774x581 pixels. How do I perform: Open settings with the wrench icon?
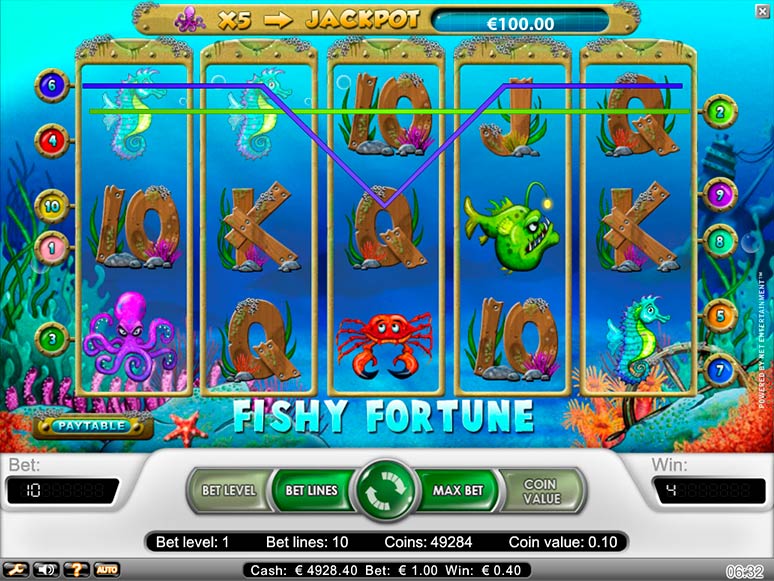[16, 570]
